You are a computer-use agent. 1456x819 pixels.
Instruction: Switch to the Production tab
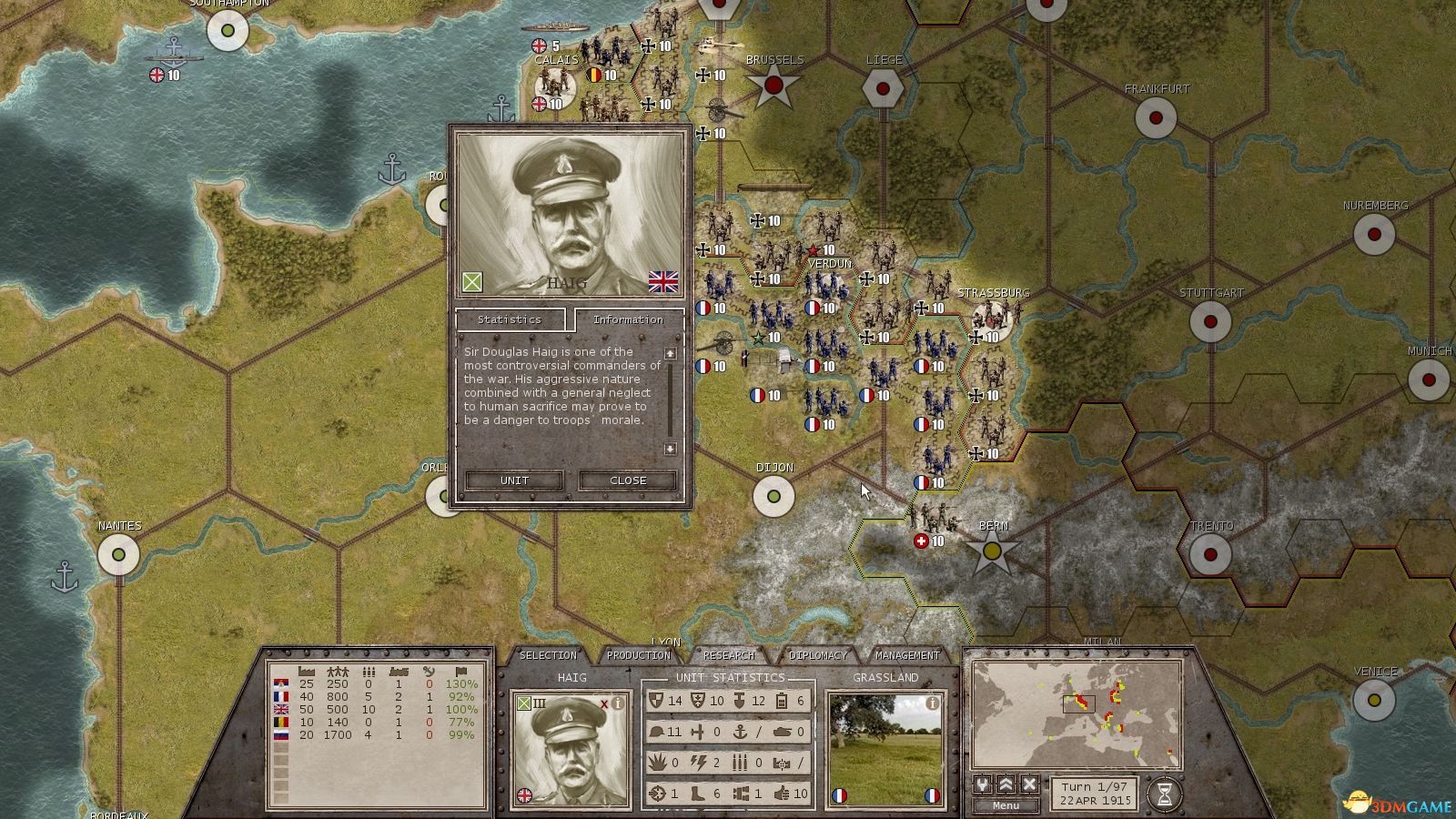638,654
